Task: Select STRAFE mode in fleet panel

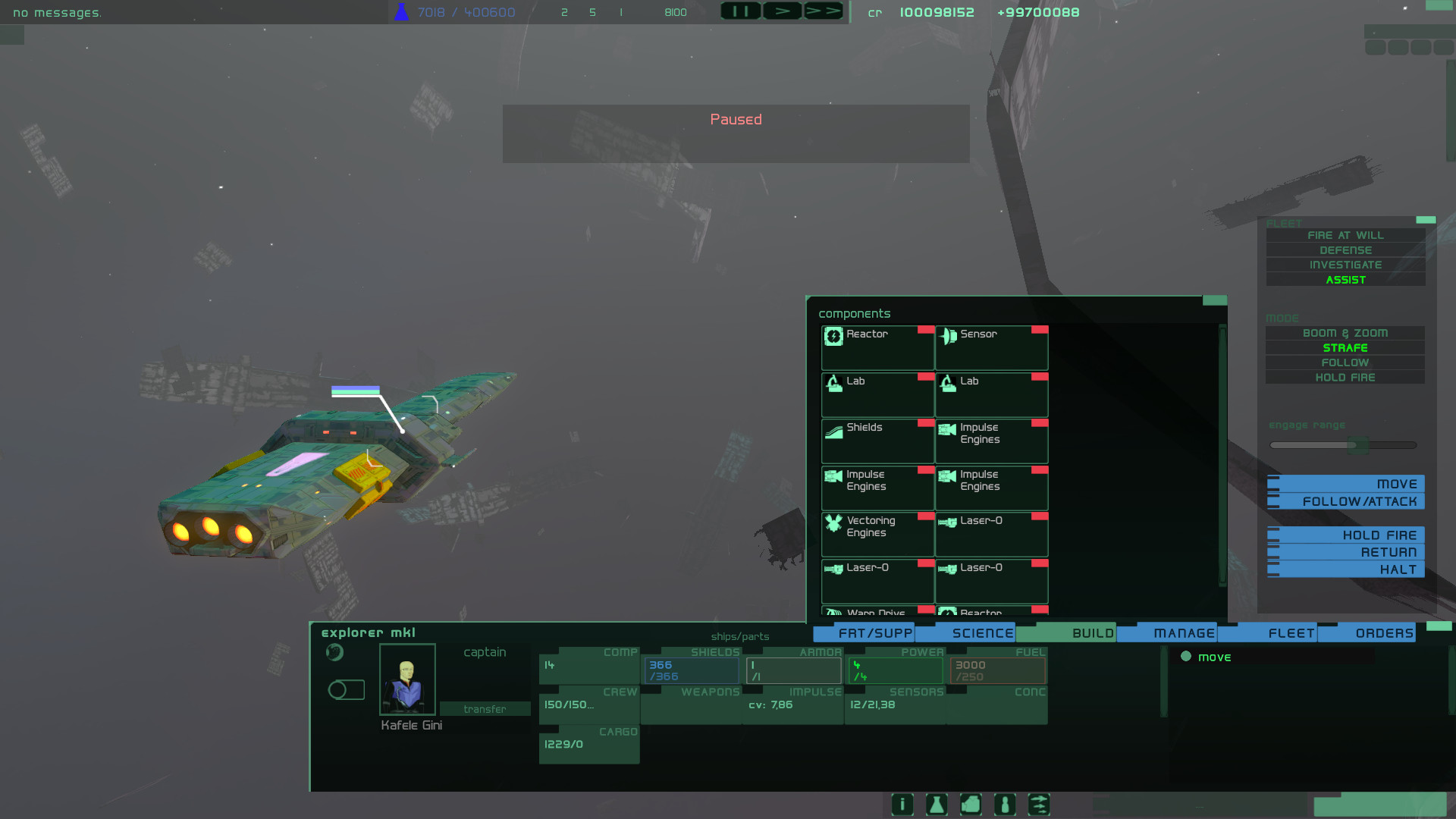Action: tap(1345, 347)
